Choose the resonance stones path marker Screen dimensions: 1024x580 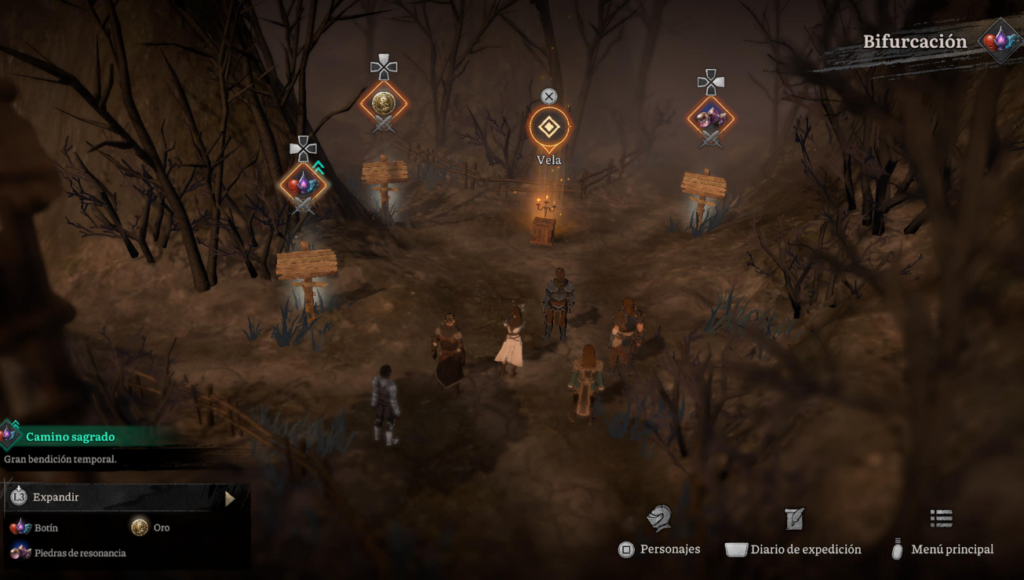tap(710, 117)
